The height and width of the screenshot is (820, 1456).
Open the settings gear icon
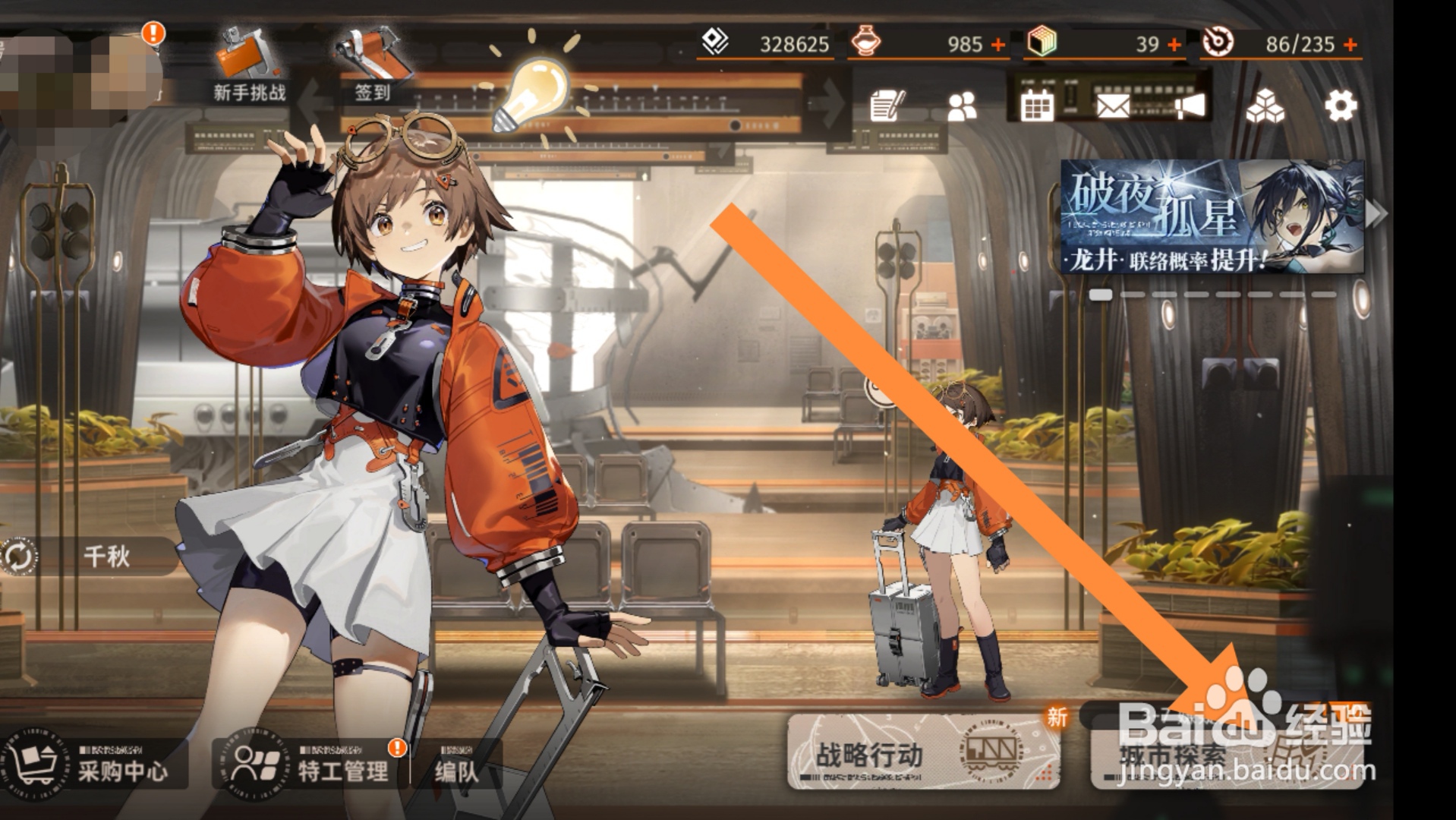tap(1341, 106)
